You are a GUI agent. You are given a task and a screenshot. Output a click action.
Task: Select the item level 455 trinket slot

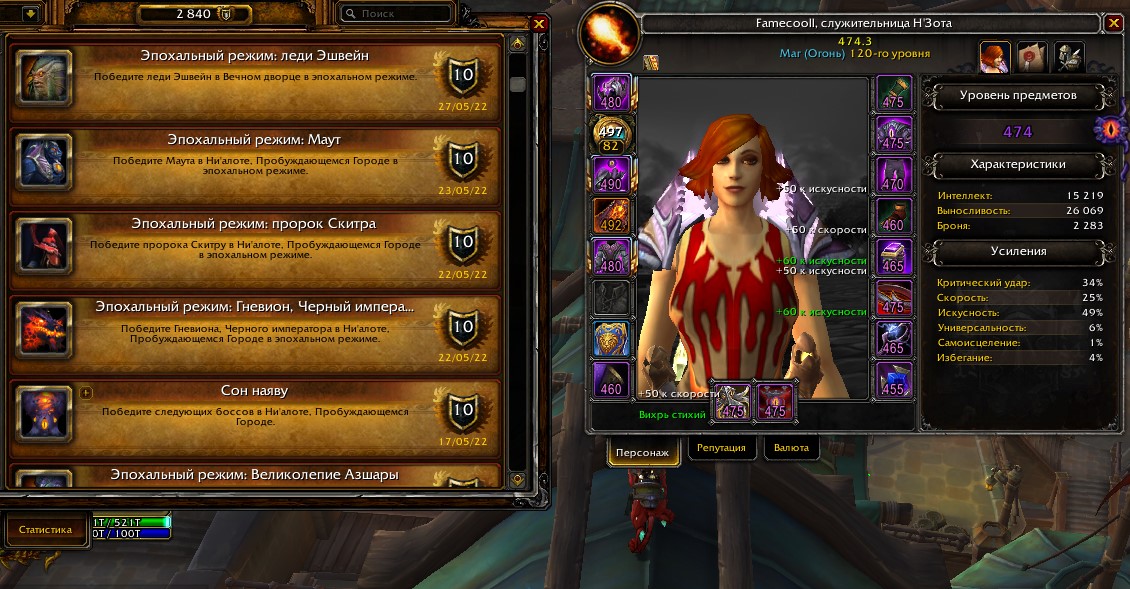893,380
